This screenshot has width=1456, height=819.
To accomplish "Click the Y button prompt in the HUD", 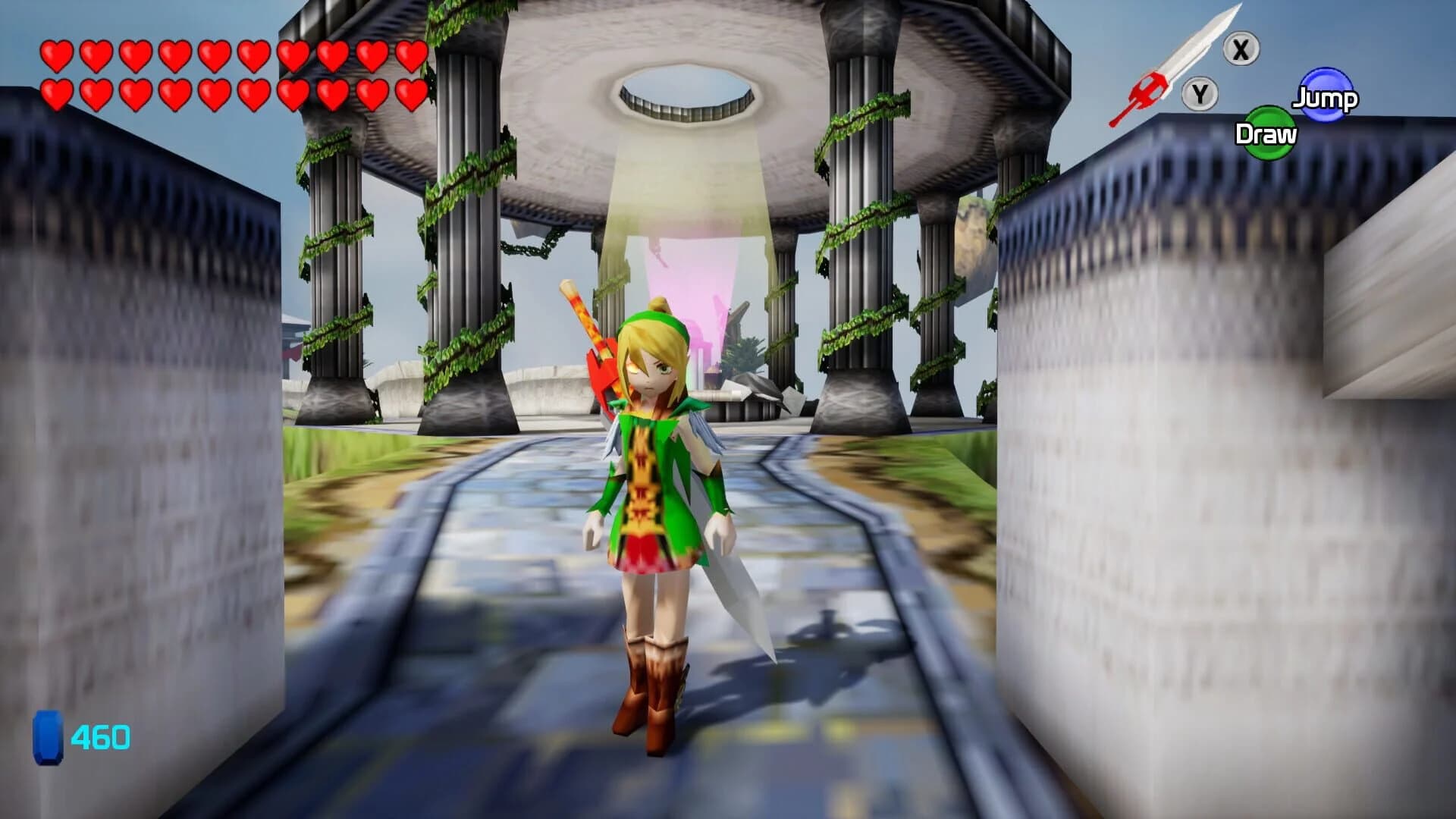I will click(x=1200, y=95).
